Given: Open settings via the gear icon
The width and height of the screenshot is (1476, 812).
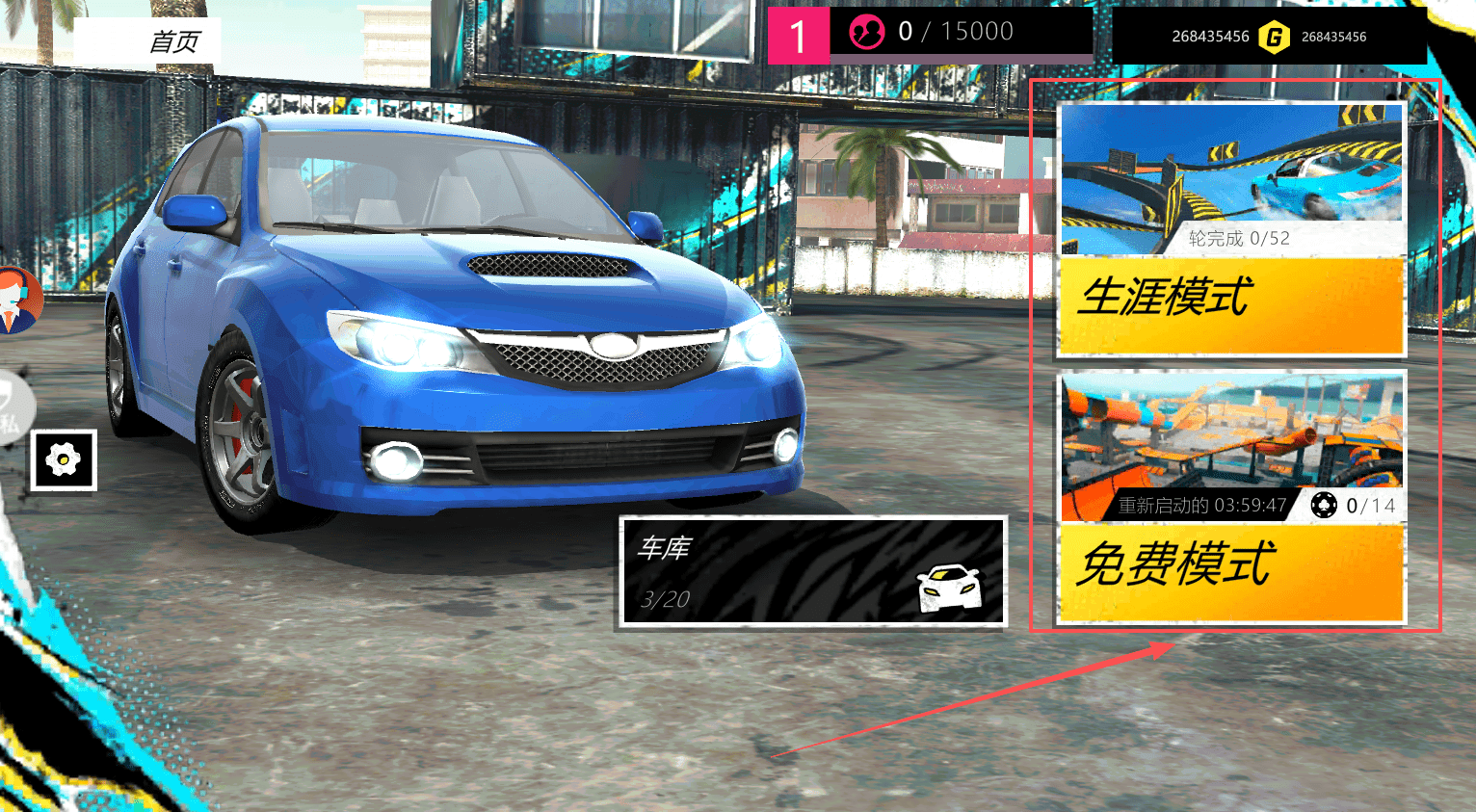Looking at the screenshot, I should (x=64, y=460).
